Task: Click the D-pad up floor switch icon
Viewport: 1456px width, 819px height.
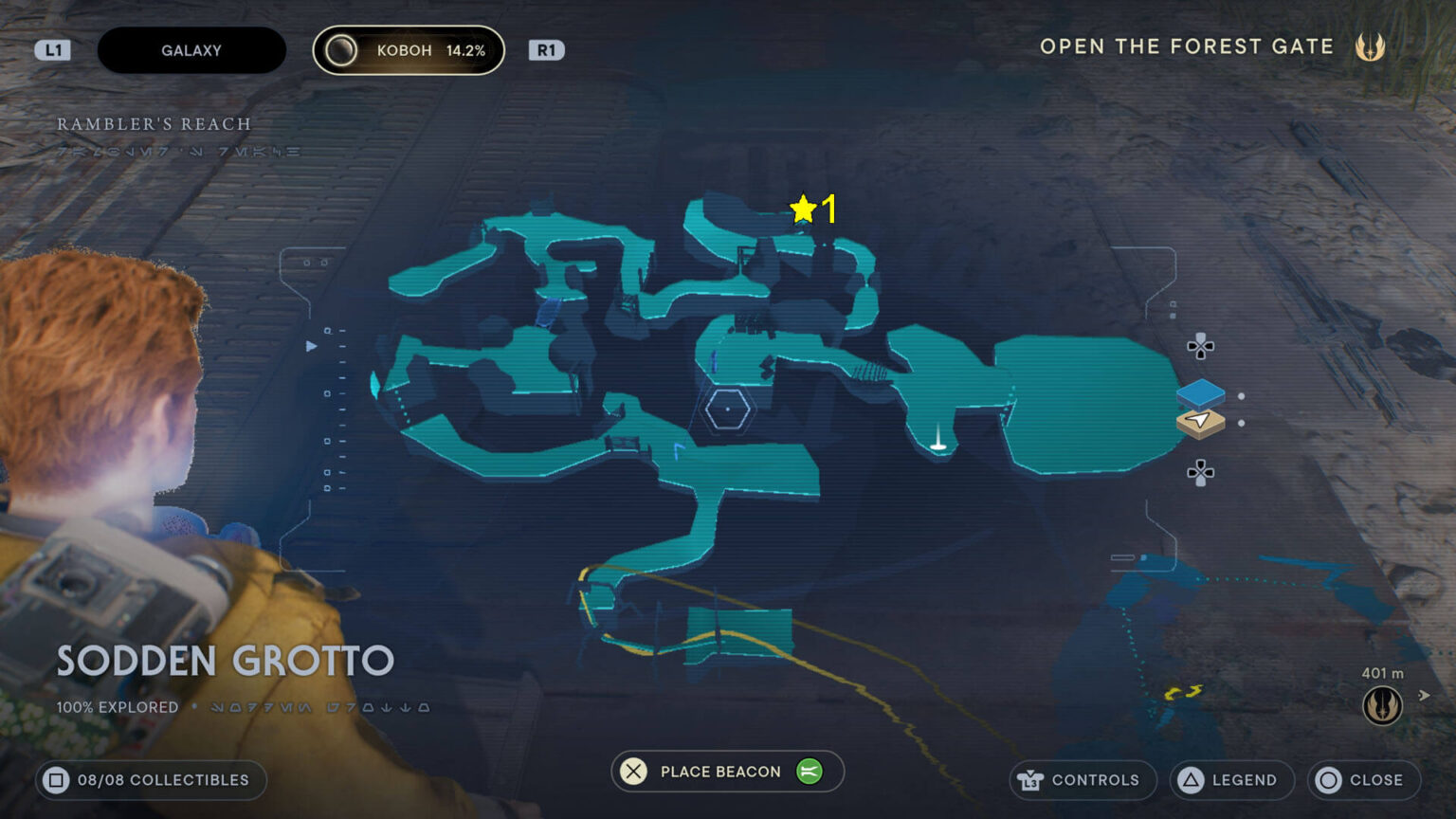Action: pos(1201,347)
